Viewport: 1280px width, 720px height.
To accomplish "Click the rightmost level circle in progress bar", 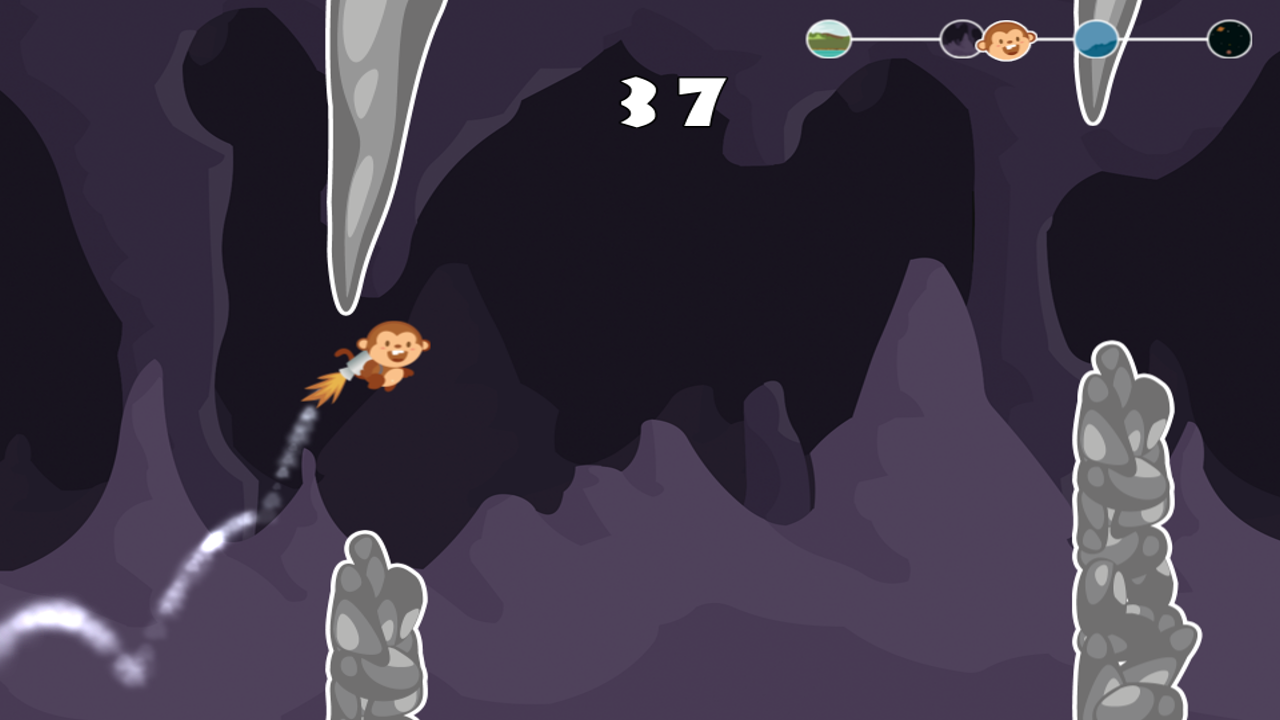I will pos(1231,39).
